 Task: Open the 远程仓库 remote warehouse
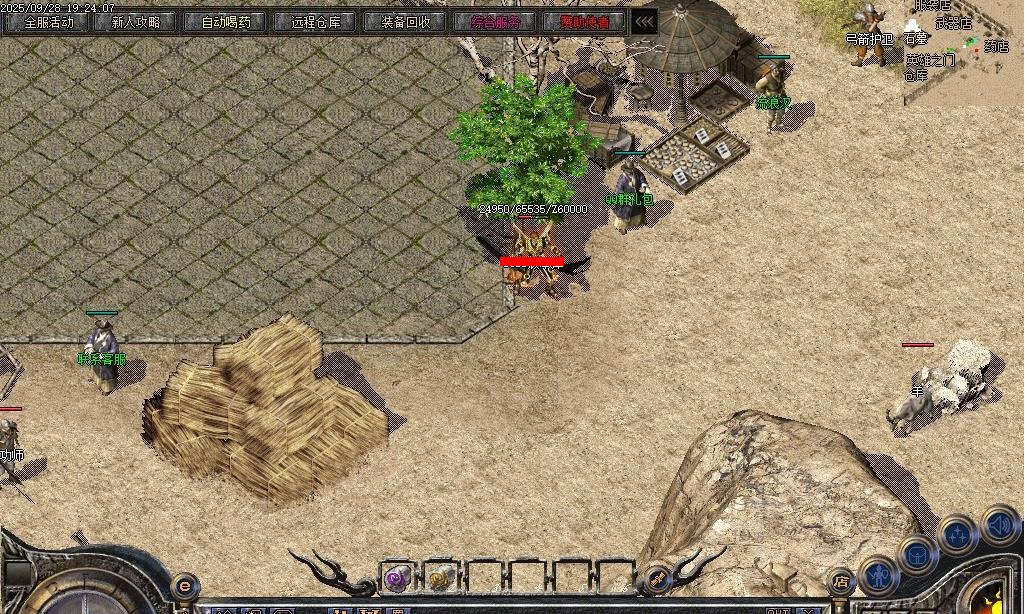(315, 22)
